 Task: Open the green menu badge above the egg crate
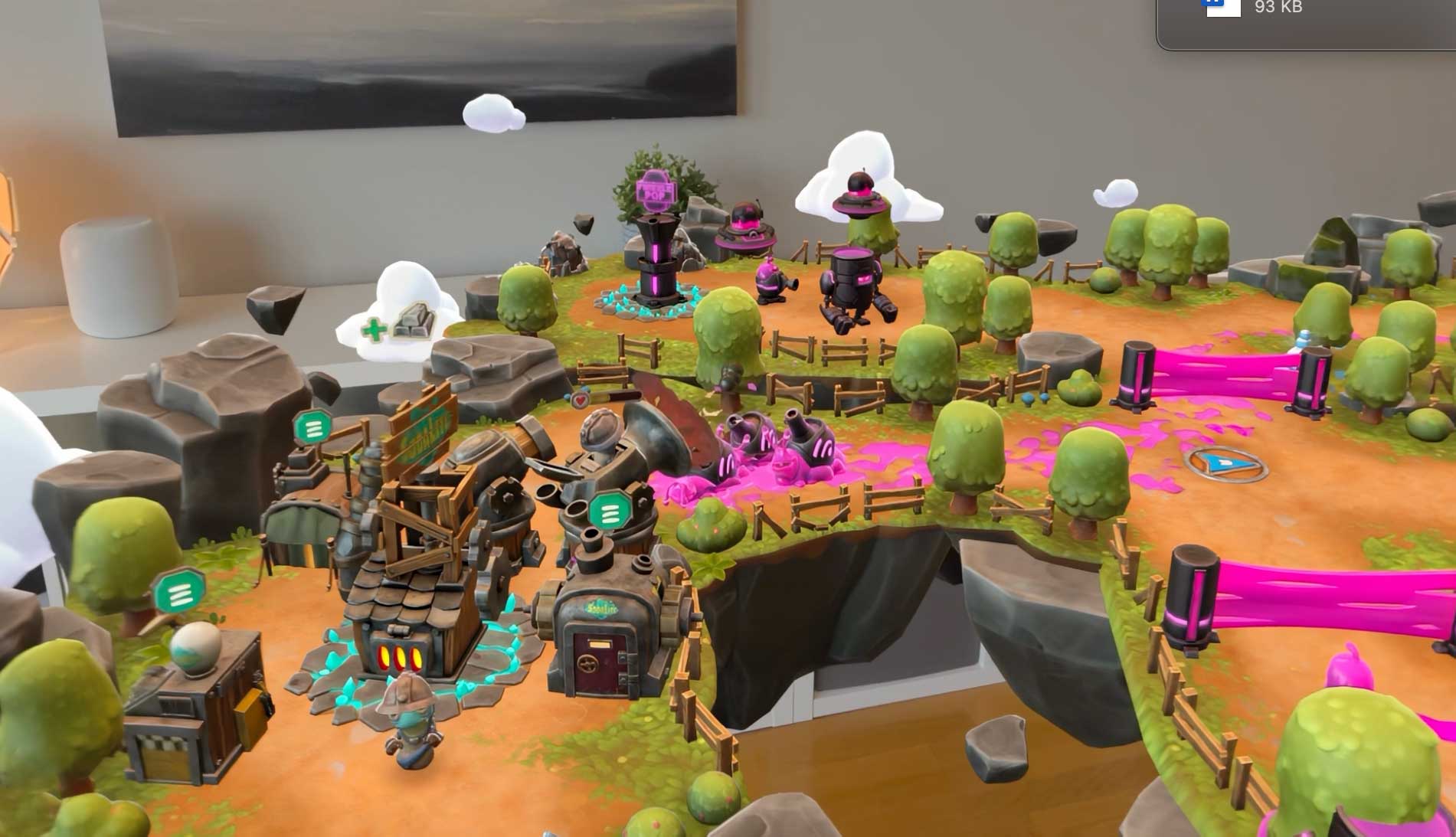click(180, 592)
